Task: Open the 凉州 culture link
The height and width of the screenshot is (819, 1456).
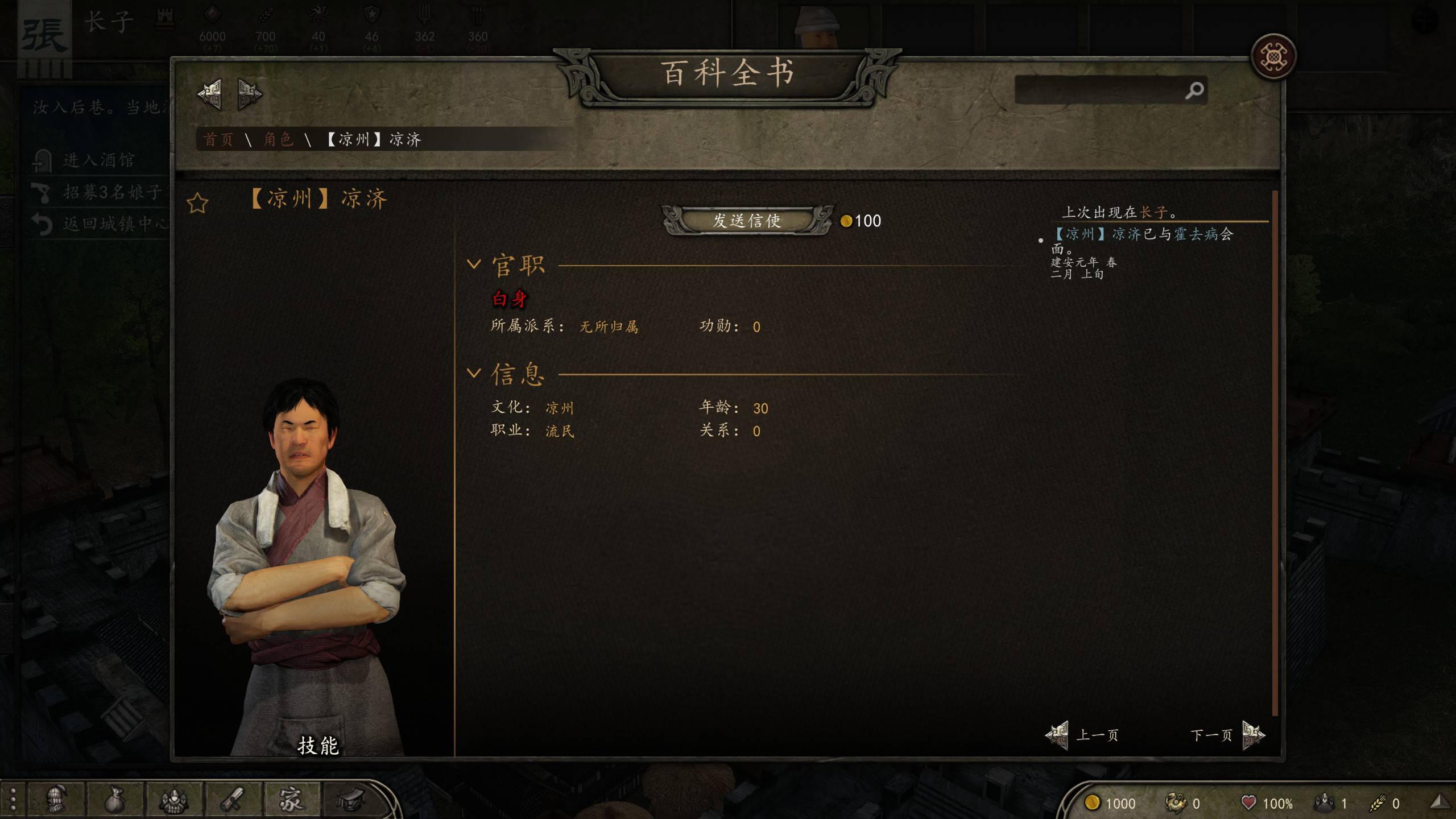Action: pyautogui.click(x=560, y=408)
